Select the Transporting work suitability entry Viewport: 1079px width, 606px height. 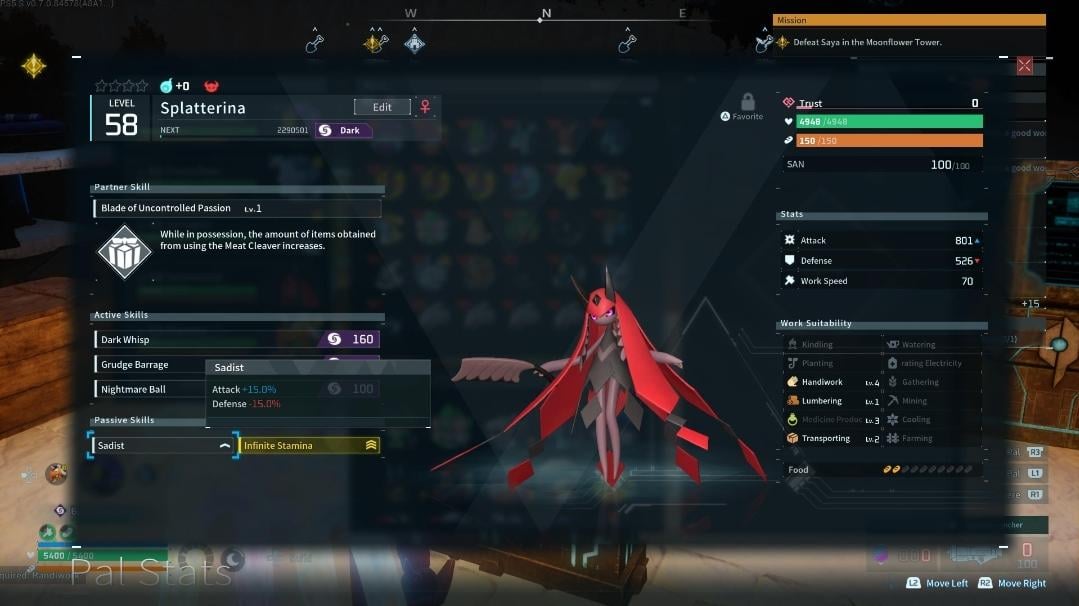[832, 439]
